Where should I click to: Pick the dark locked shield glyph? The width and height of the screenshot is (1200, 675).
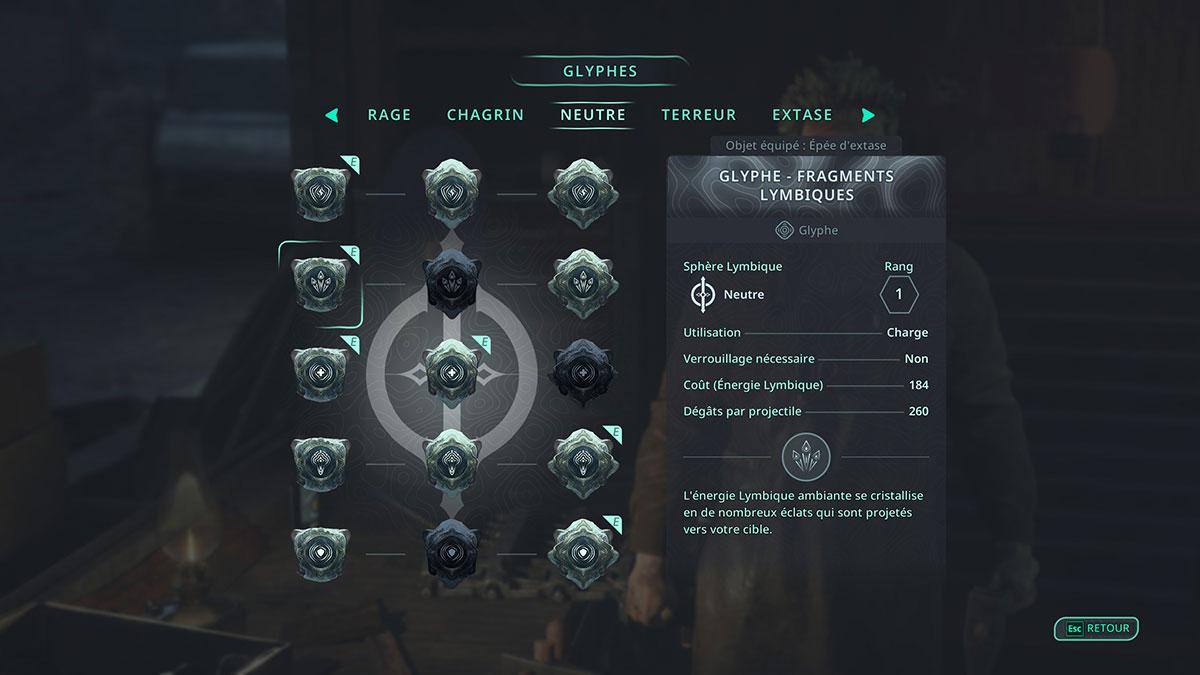453,553
